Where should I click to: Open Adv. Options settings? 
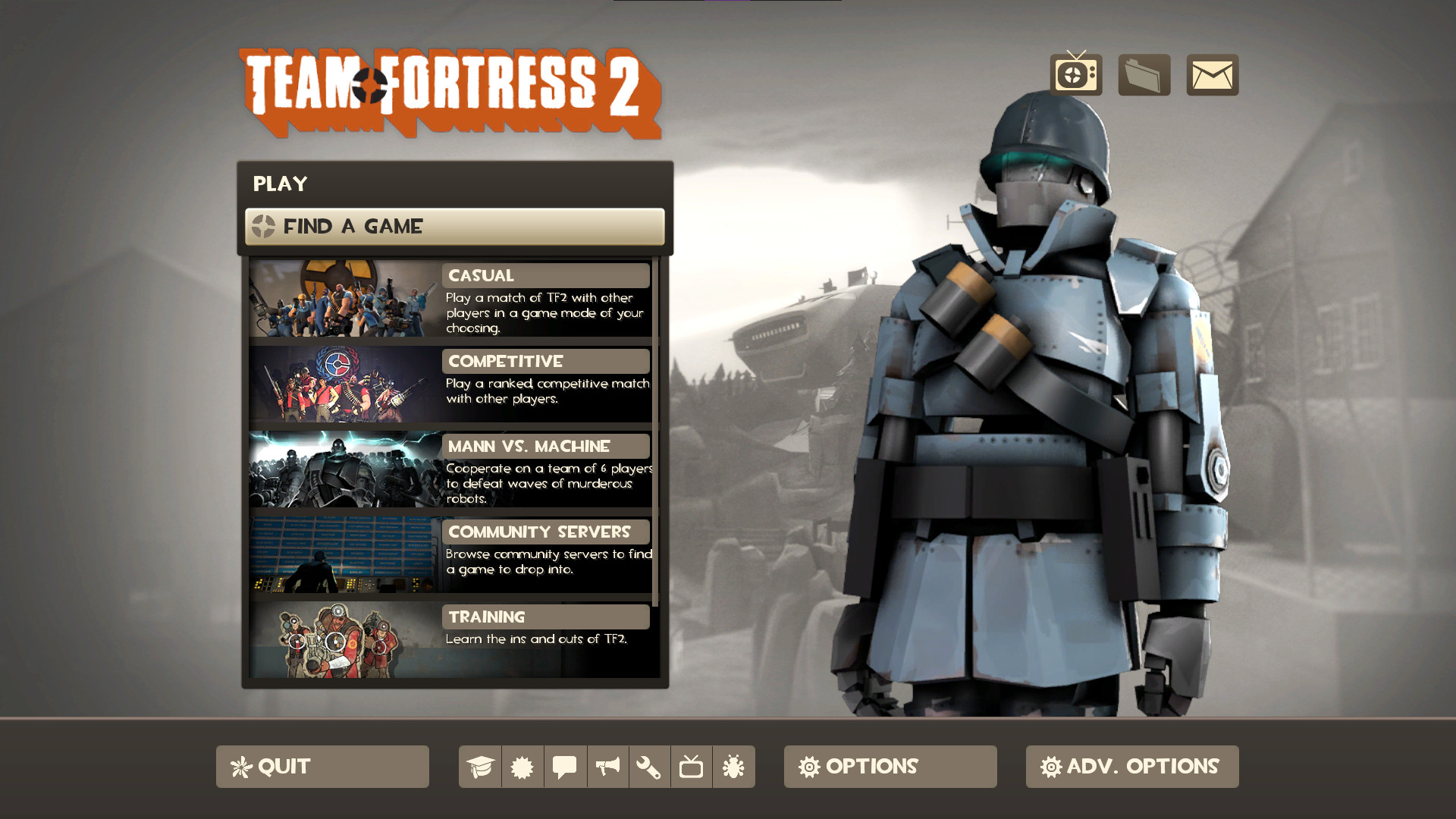[1131, 767]
